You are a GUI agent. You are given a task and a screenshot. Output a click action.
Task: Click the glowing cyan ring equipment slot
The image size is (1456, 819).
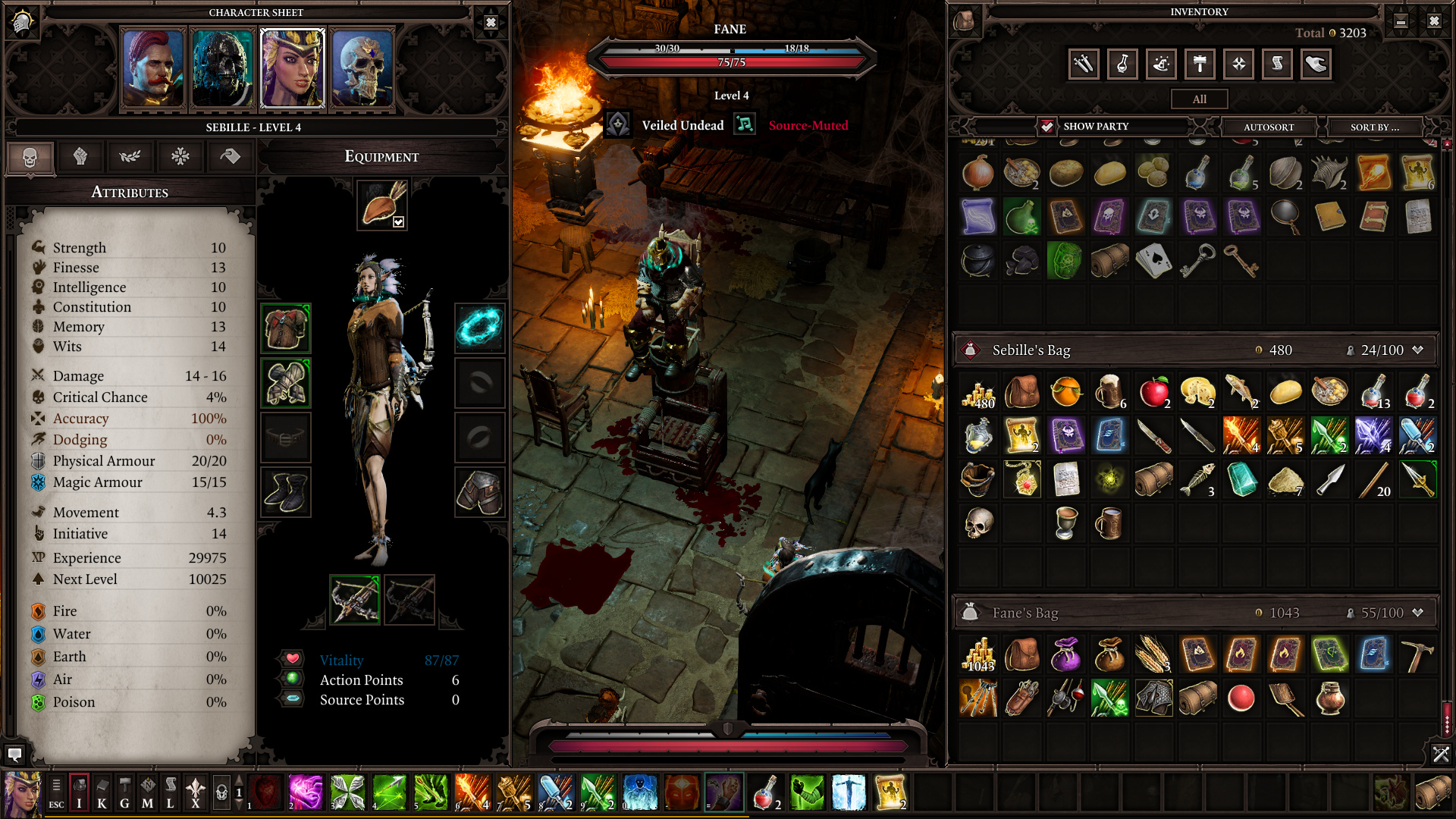(479, 328)
